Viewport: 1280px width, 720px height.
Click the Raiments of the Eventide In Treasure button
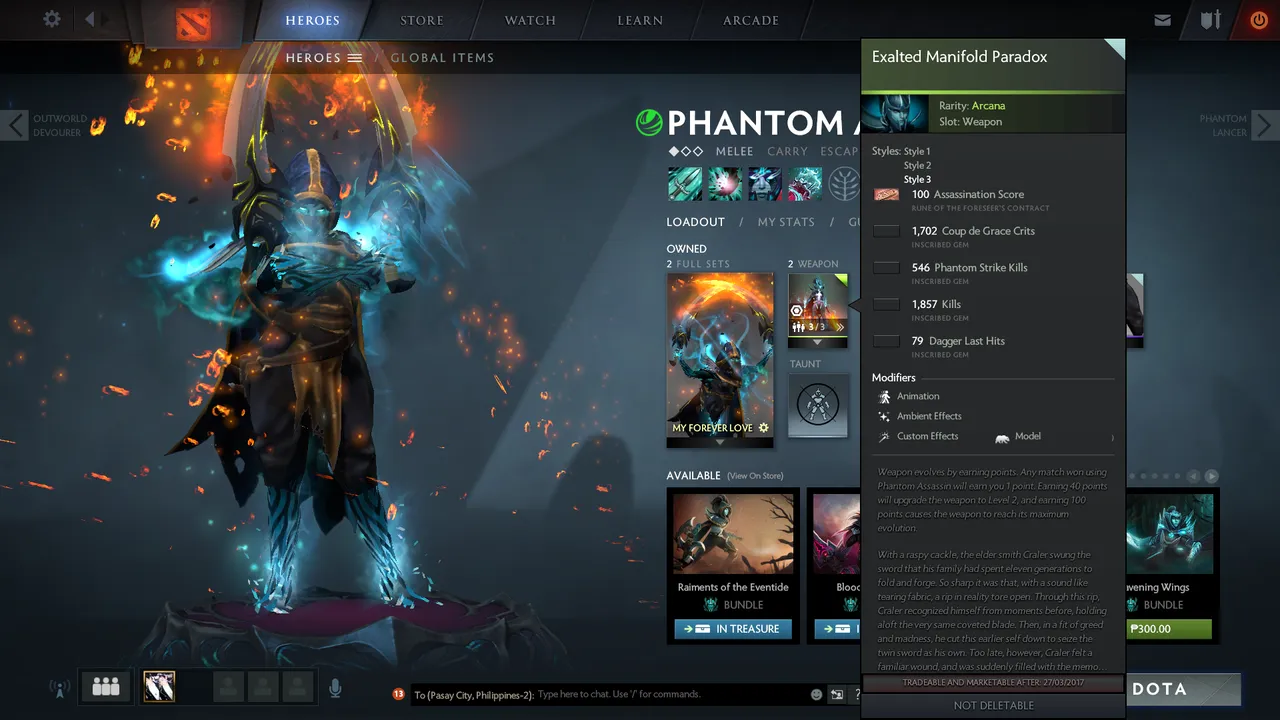point(733,629)
